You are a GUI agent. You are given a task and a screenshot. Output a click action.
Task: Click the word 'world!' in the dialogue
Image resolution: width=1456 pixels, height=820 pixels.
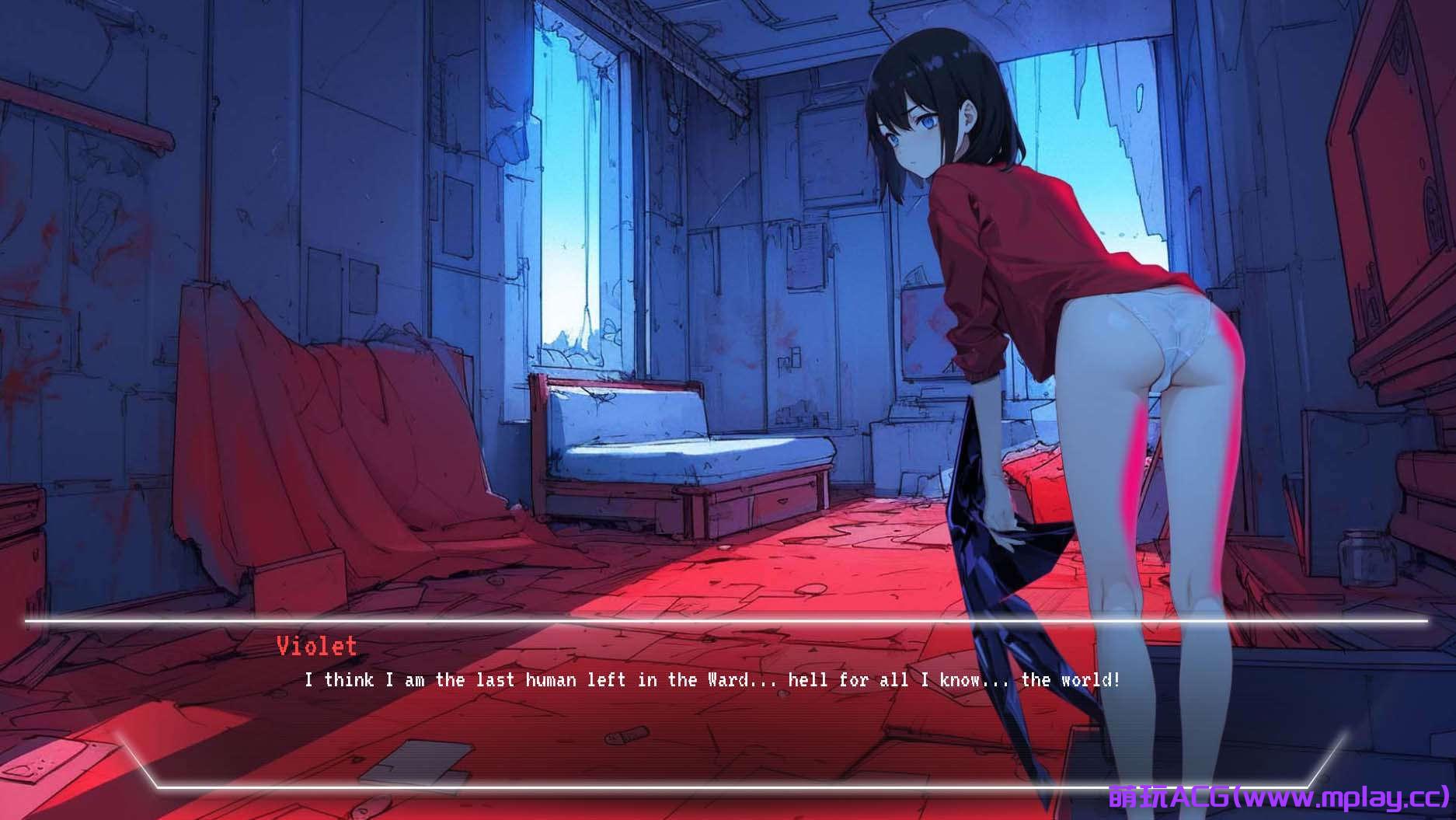(x=1089, y=679)
